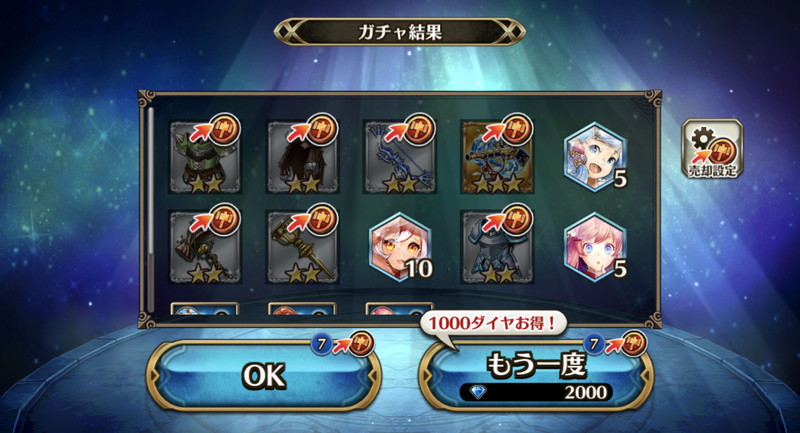Select the gold-framed three-star cannon weapon
The width and height of the screenshot is (800, 433).
coord(493,157)
